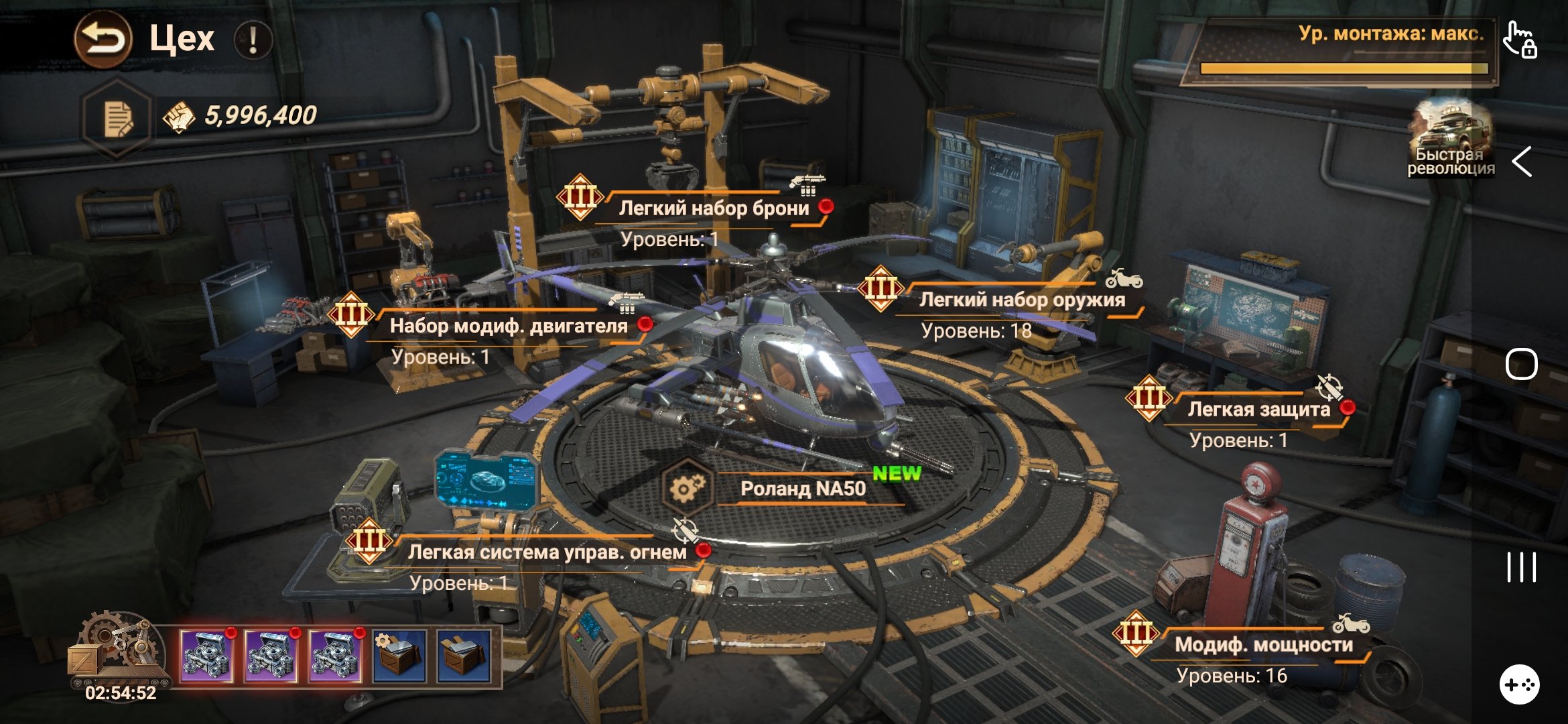
Task: Open Легкая система управ. огнем
Action: coord(546,552)
